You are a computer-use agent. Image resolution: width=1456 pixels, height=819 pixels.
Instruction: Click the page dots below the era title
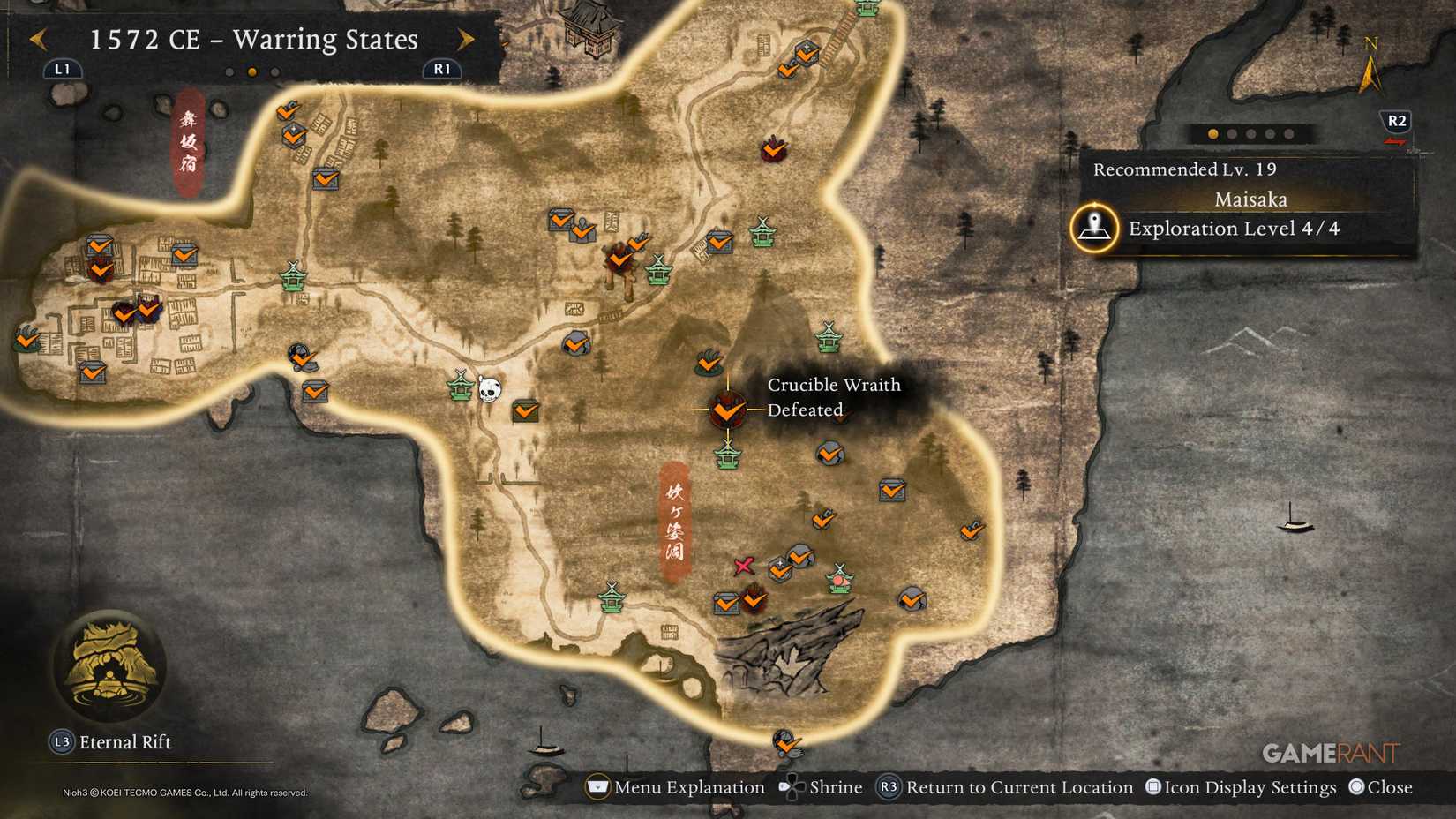coord(250,71)
